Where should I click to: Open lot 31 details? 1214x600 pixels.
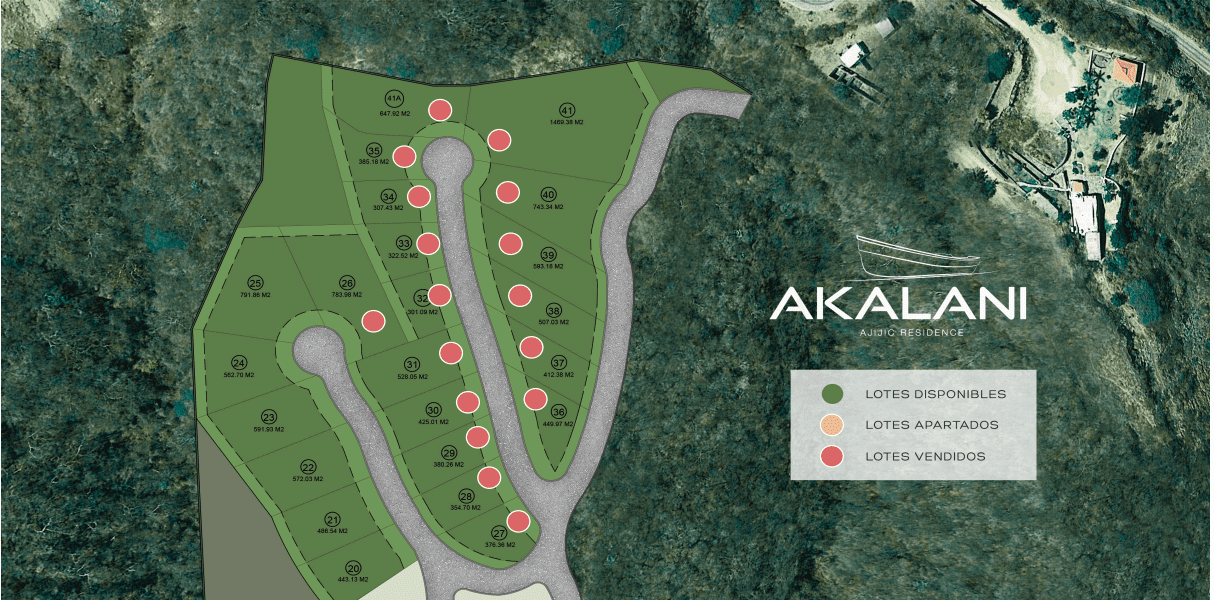(x=411, y=364)
